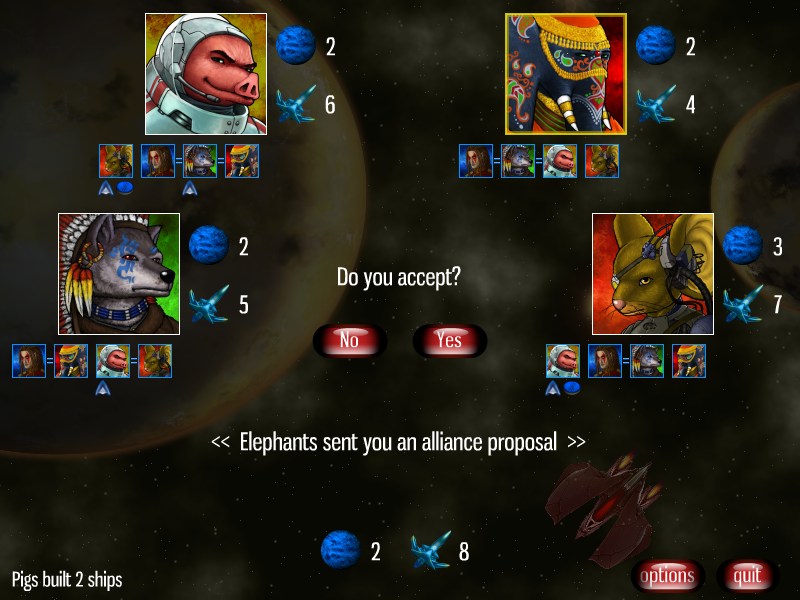Select the Pigs faction portrait
The height and width of the screenshot is (600, 800).
pyautogui.click(x=205, y=73)
